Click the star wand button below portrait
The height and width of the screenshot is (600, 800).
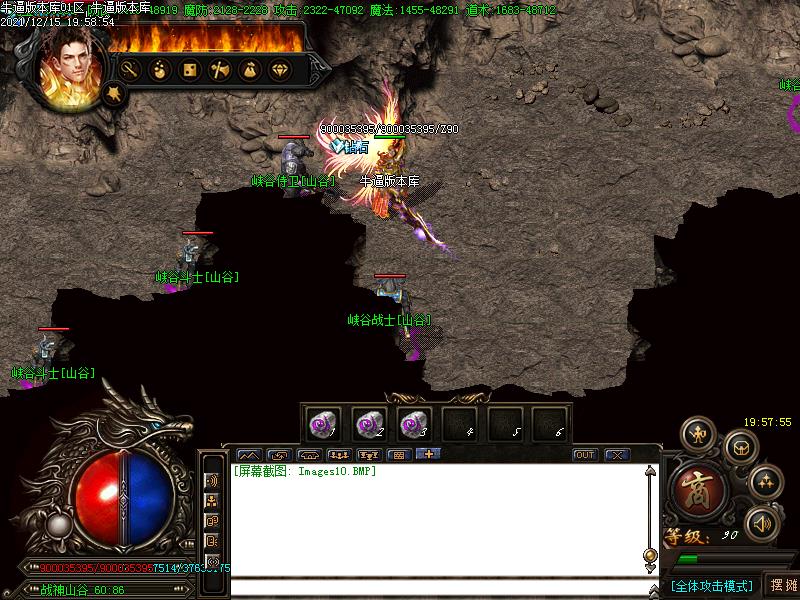point(115,93)
